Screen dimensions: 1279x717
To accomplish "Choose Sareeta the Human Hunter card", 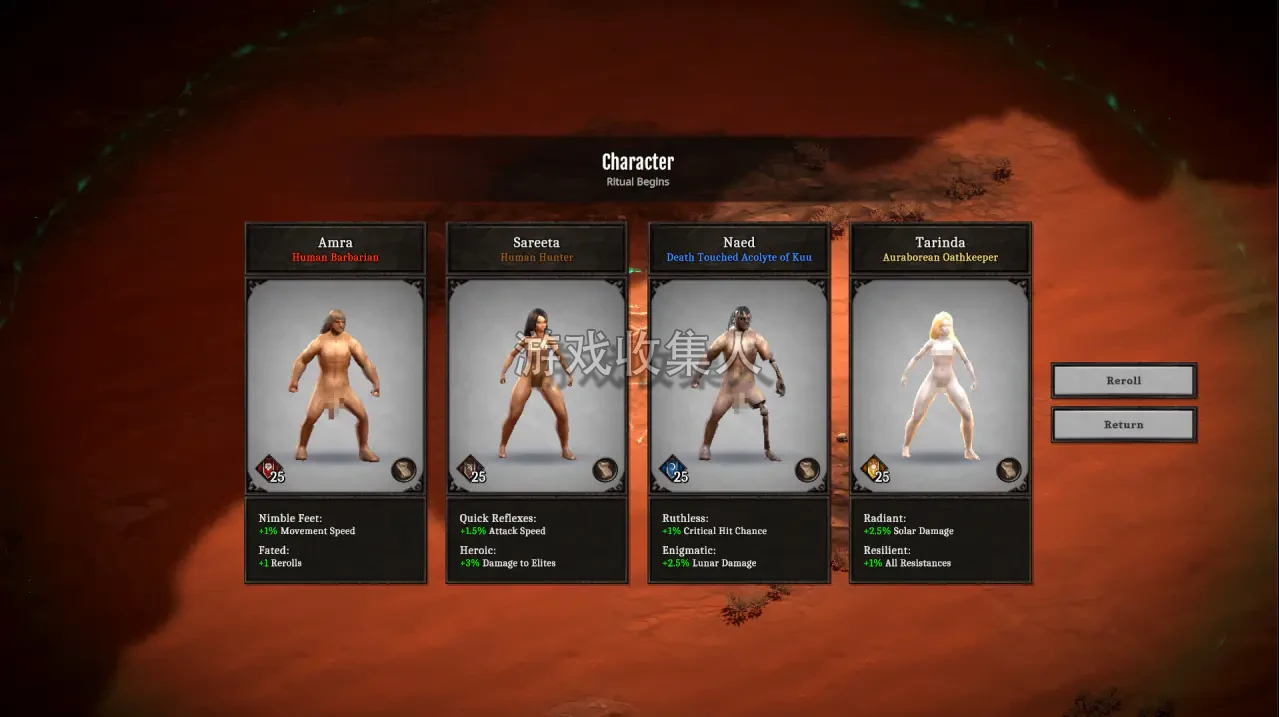I will (537, 385).
